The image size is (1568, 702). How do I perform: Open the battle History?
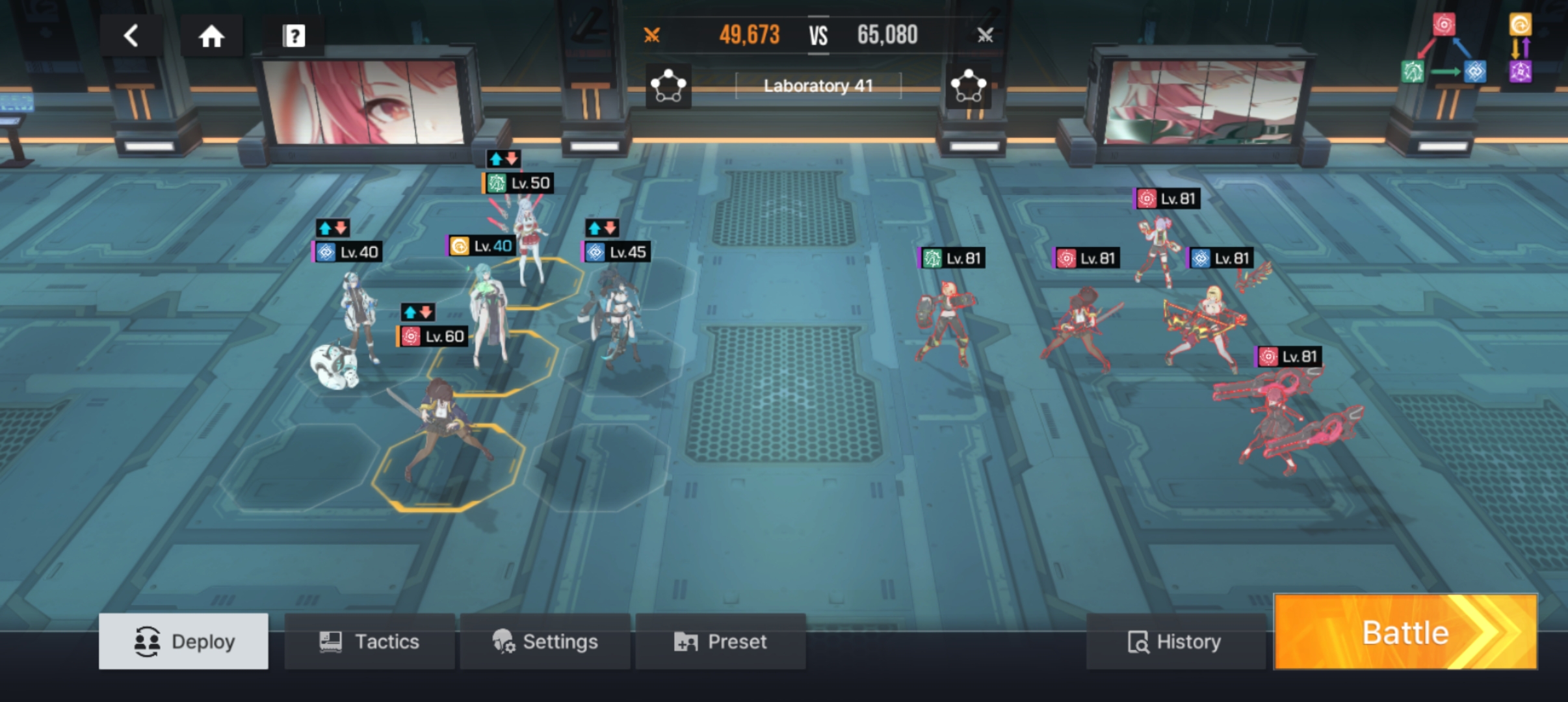[x=1175, y=642]
